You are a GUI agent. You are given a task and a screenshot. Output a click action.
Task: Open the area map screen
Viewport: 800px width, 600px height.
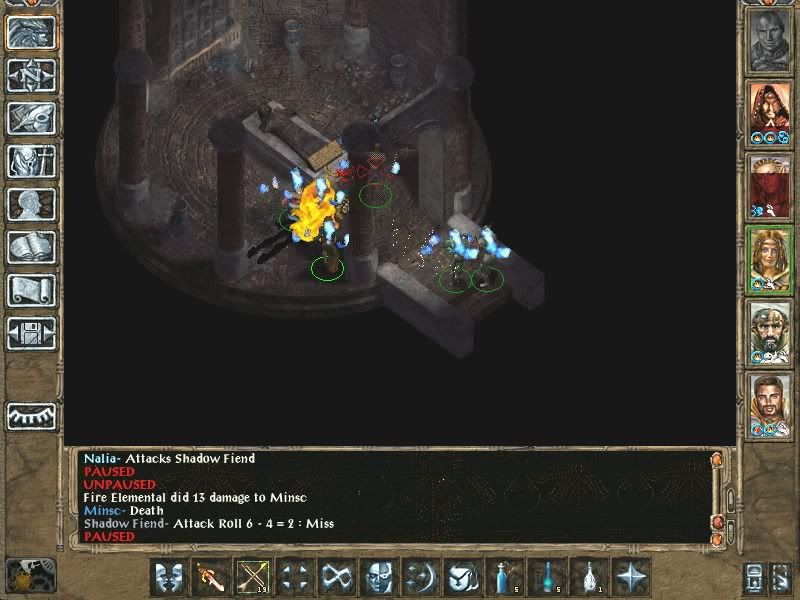pyautogui.click(x=31, y=75)
